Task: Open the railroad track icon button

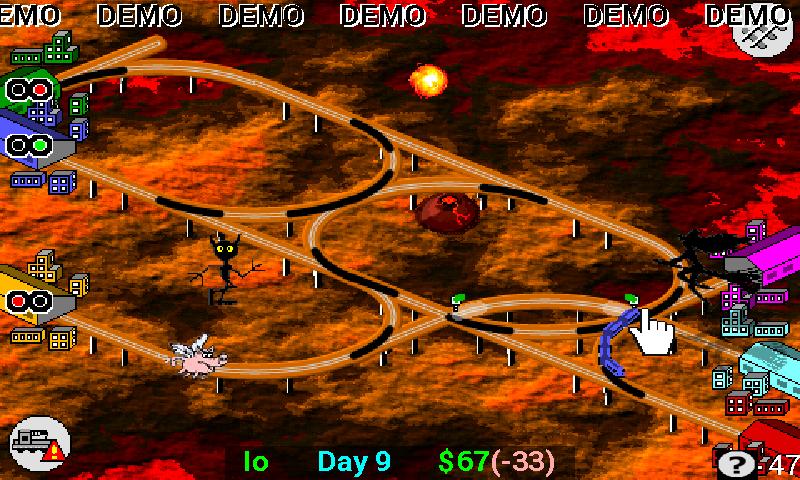Action: [x=757, y=32]
